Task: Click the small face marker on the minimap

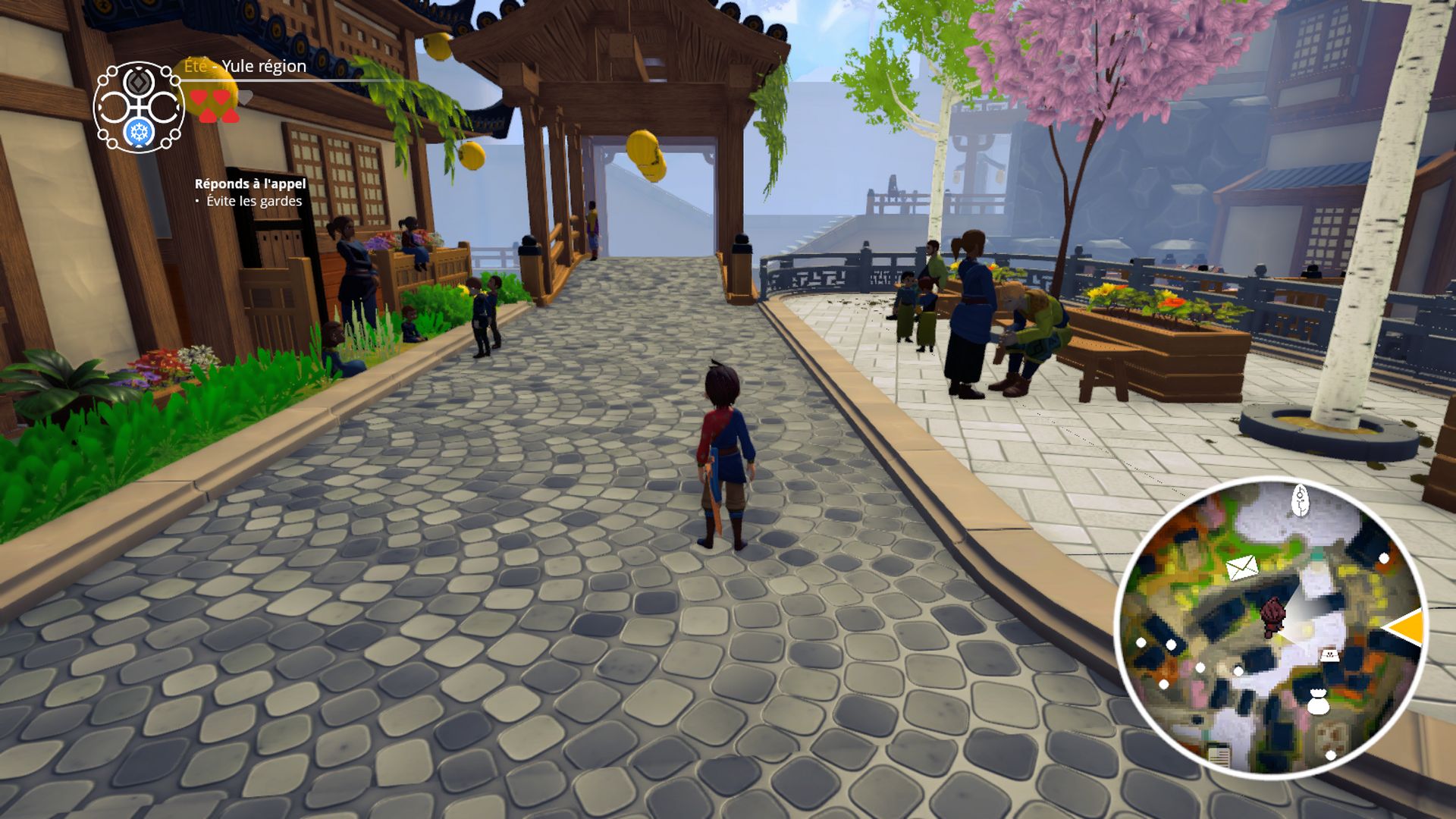Action: pos(1329,655)
